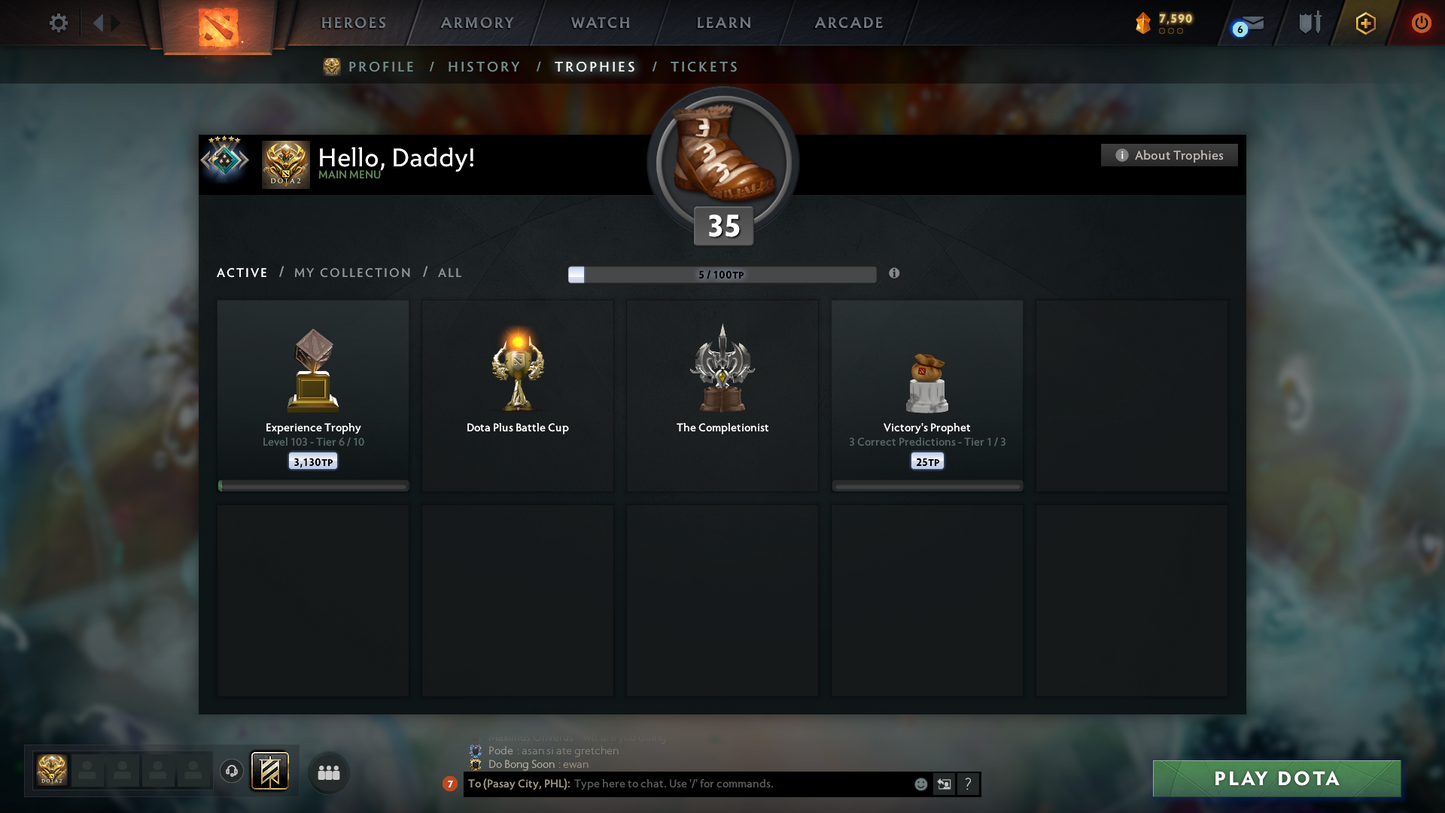The image size is (1445, 813).
Task: Click the battle pass emblem near party slots
Action: click(x=270, y=770)
